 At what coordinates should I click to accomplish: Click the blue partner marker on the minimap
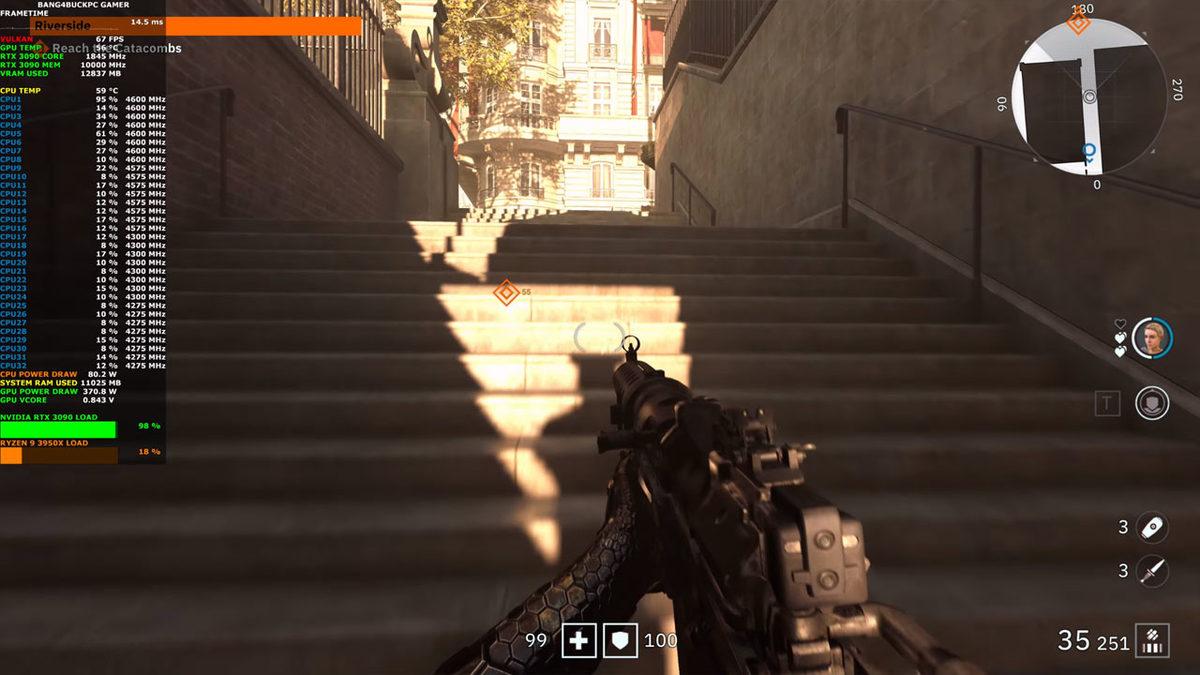[x=1089, y=151]
